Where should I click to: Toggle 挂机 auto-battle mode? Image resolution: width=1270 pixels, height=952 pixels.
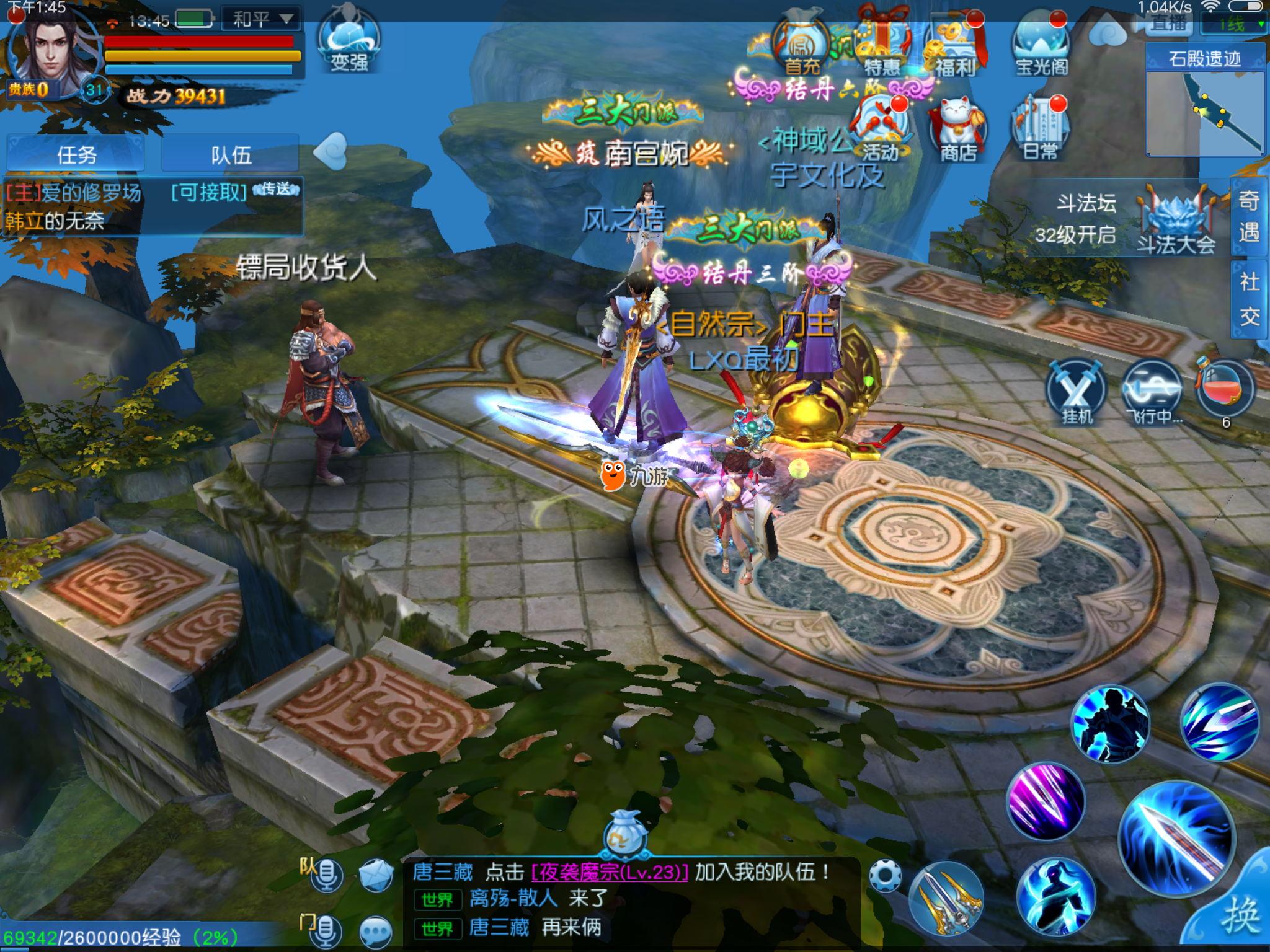tap(1077, 392)
